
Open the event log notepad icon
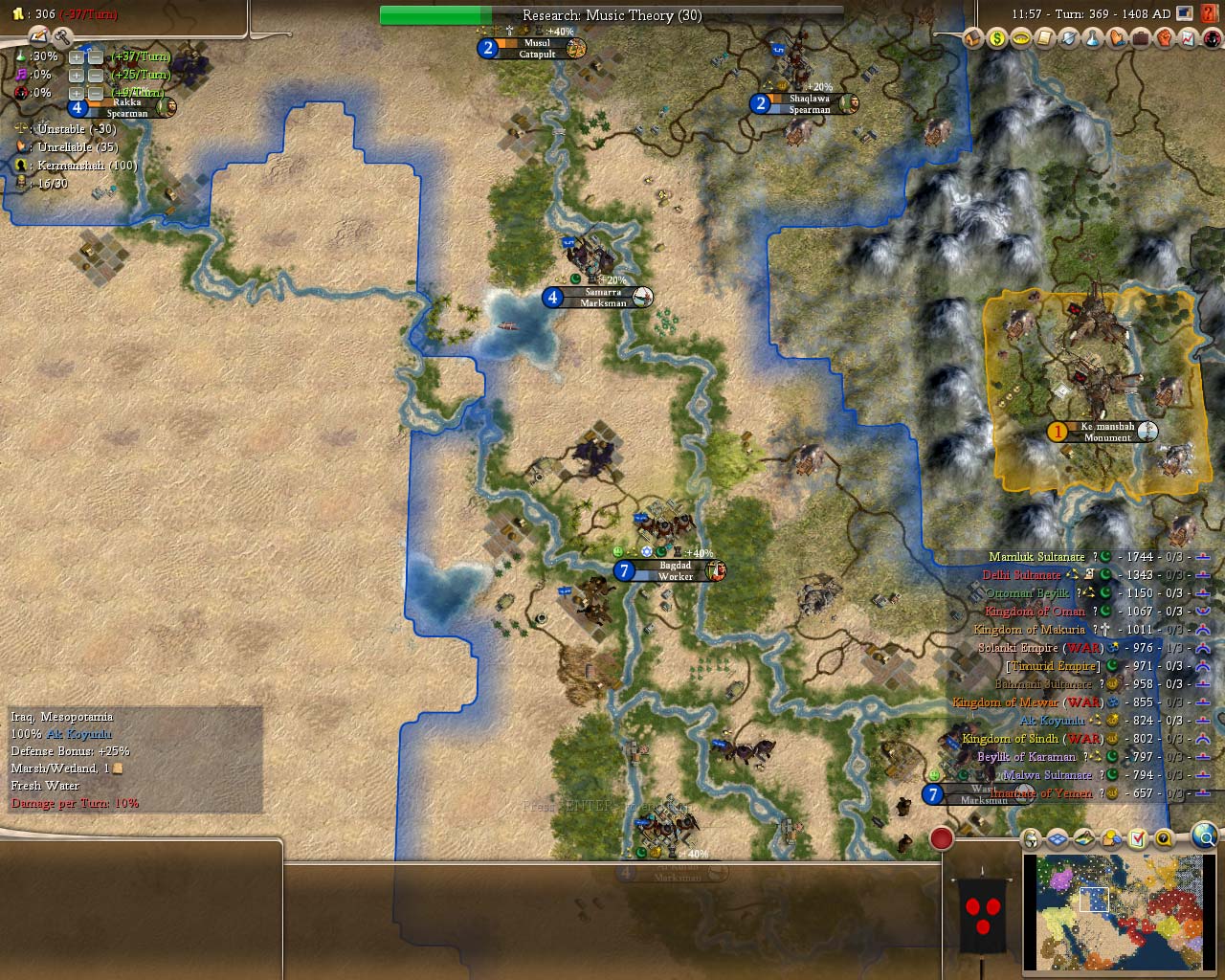coord(38,36)
